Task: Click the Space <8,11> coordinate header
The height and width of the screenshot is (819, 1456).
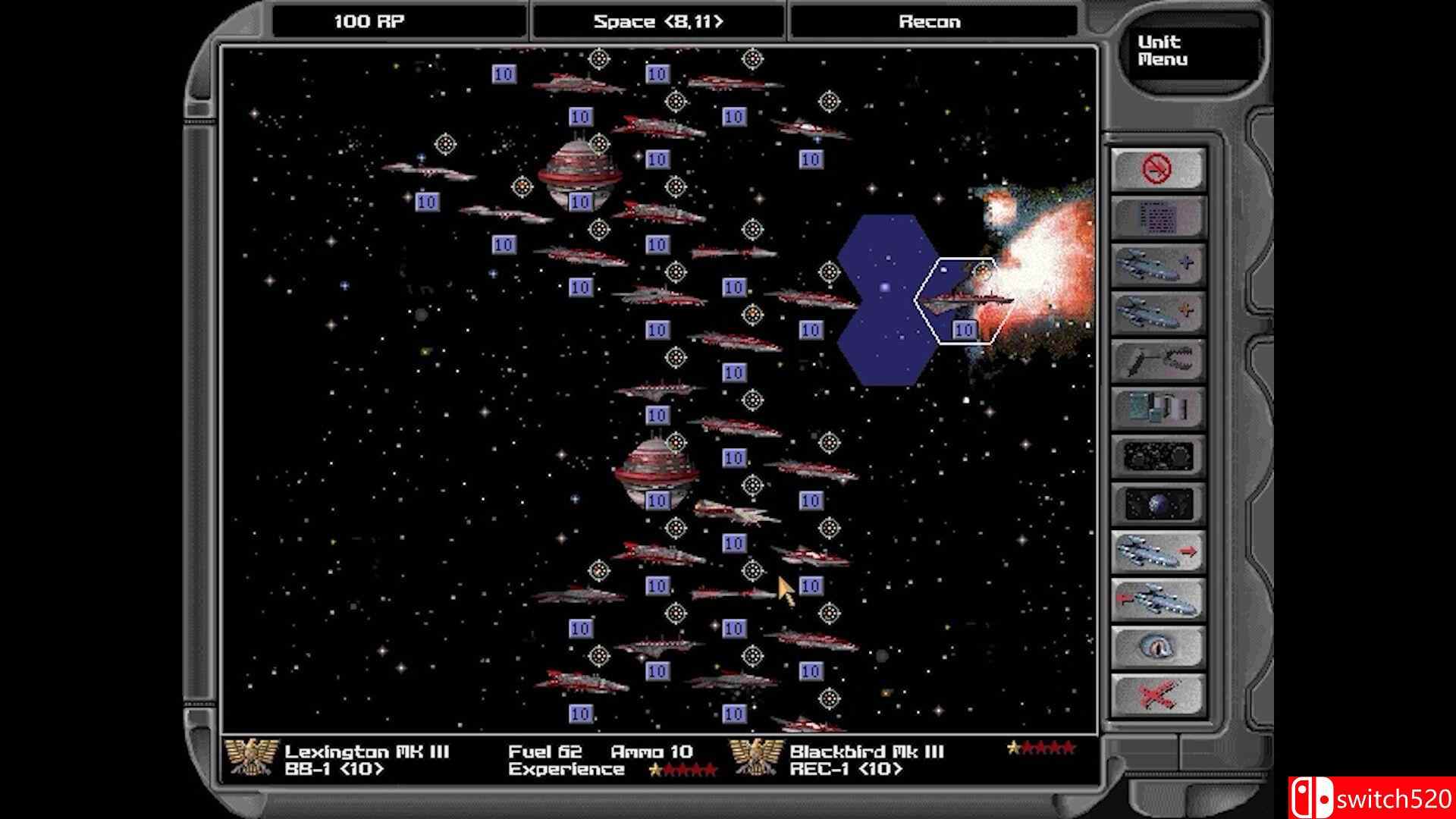Action: (x=658, y=20)
